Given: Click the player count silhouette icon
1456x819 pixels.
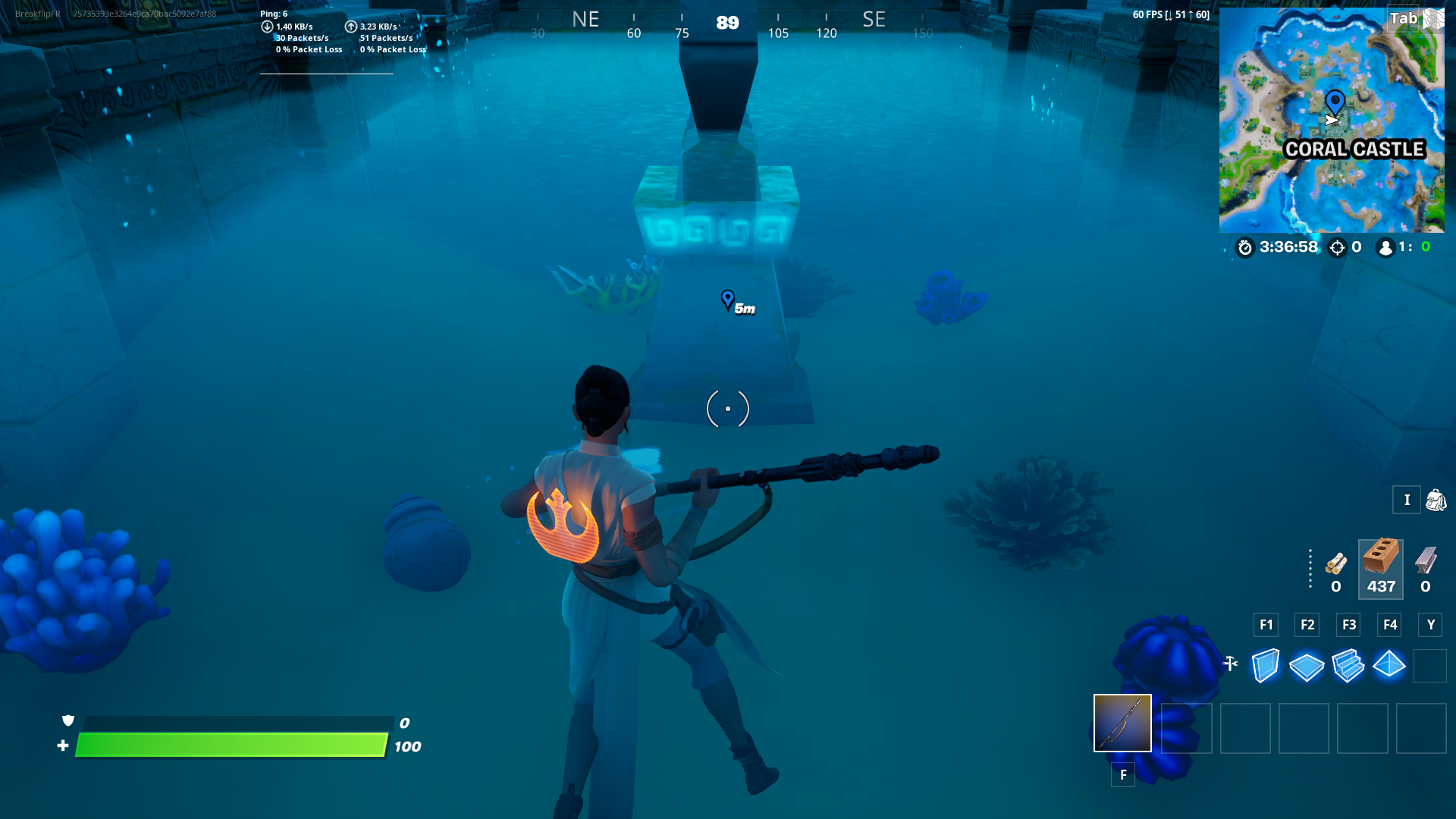Looking at the screenshot, I should click(x=1386, y=246).
